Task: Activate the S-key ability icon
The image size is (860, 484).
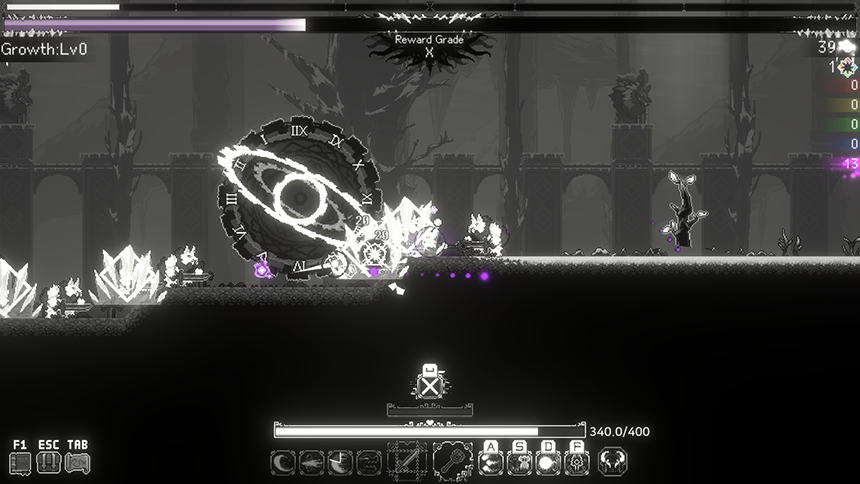Action: [520, 463]
